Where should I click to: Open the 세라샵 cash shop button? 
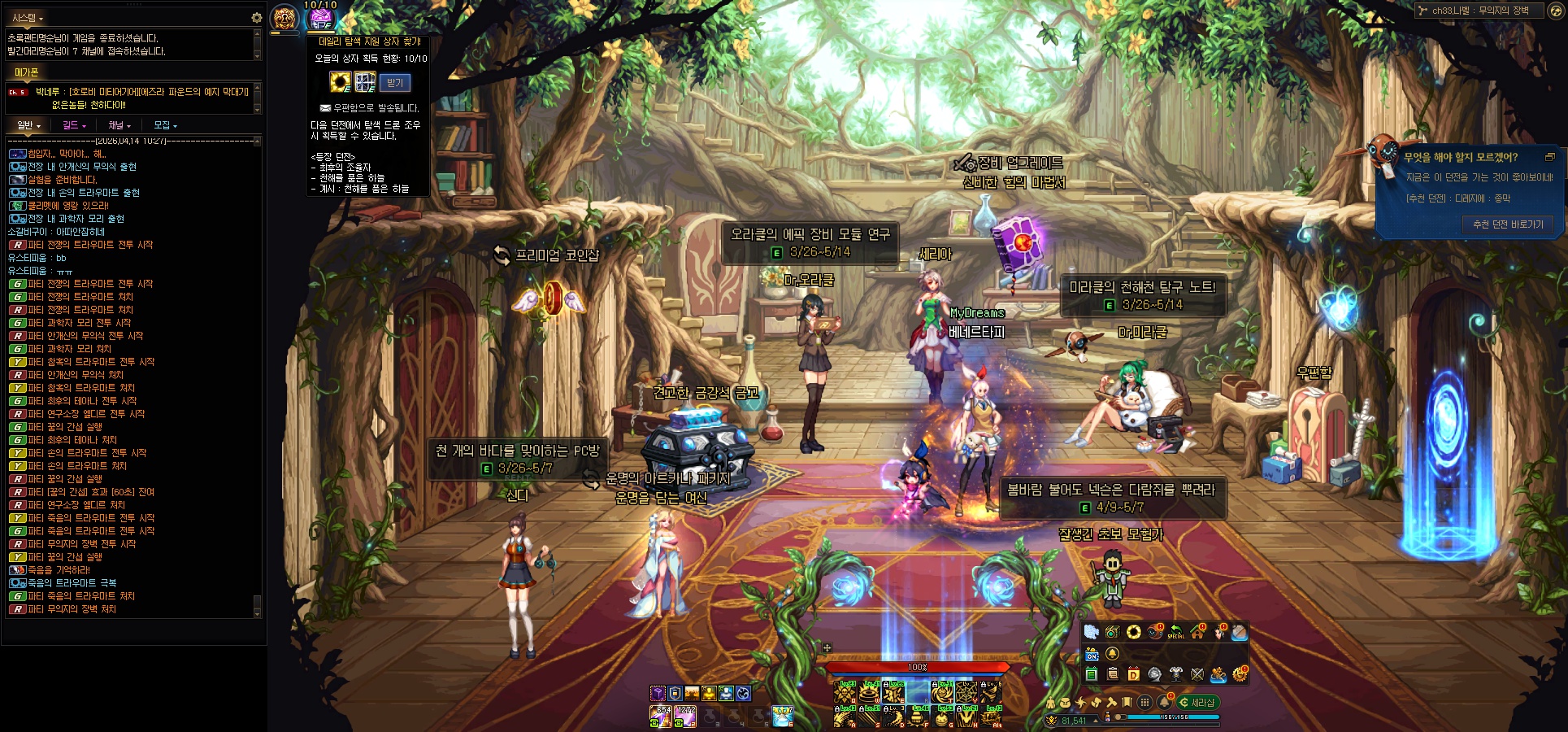click(1198, 702)
